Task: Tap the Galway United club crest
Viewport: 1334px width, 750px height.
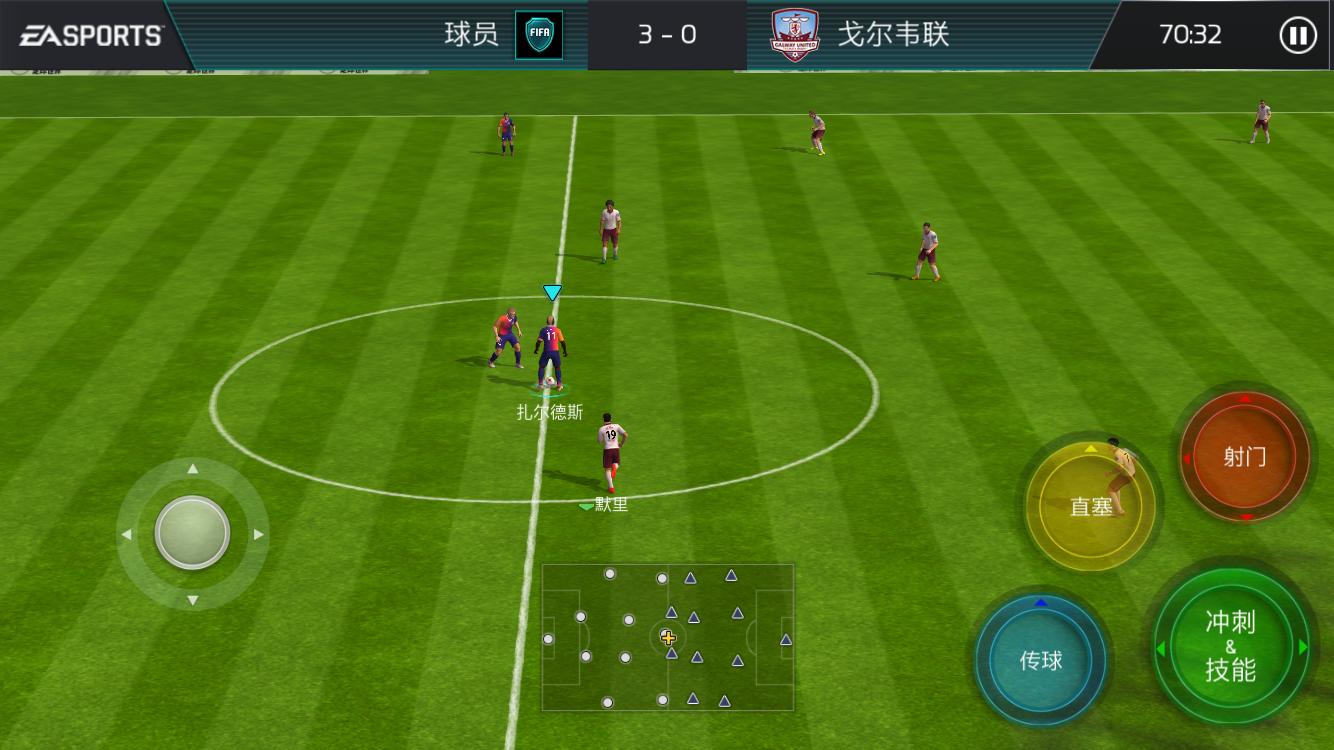Action: tap(793, 31)
